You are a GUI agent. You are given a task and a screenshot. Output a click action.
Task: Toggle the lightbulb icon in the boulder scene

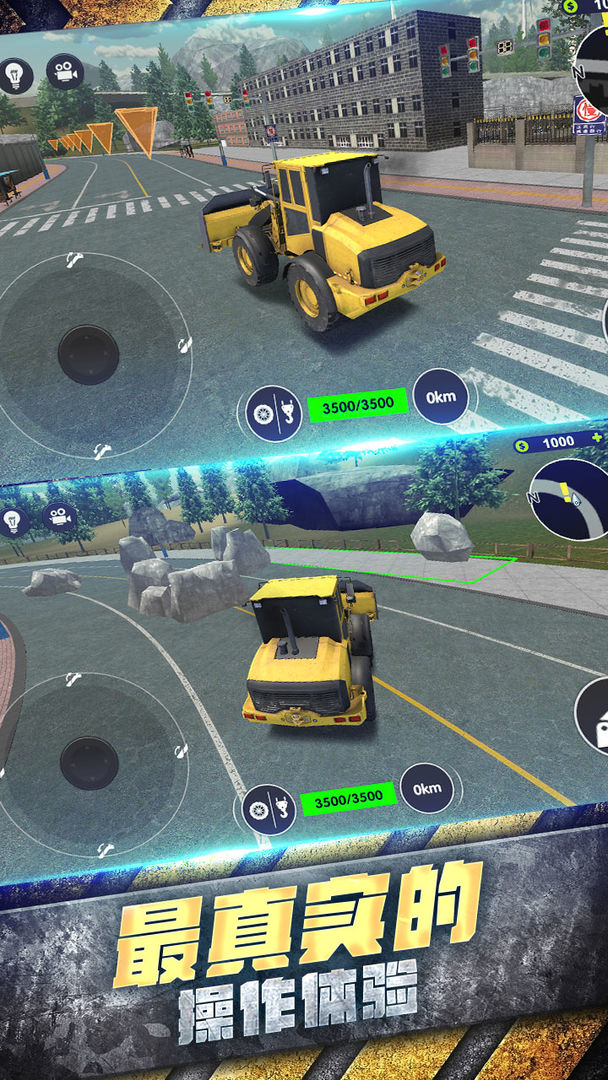[14, 520]
